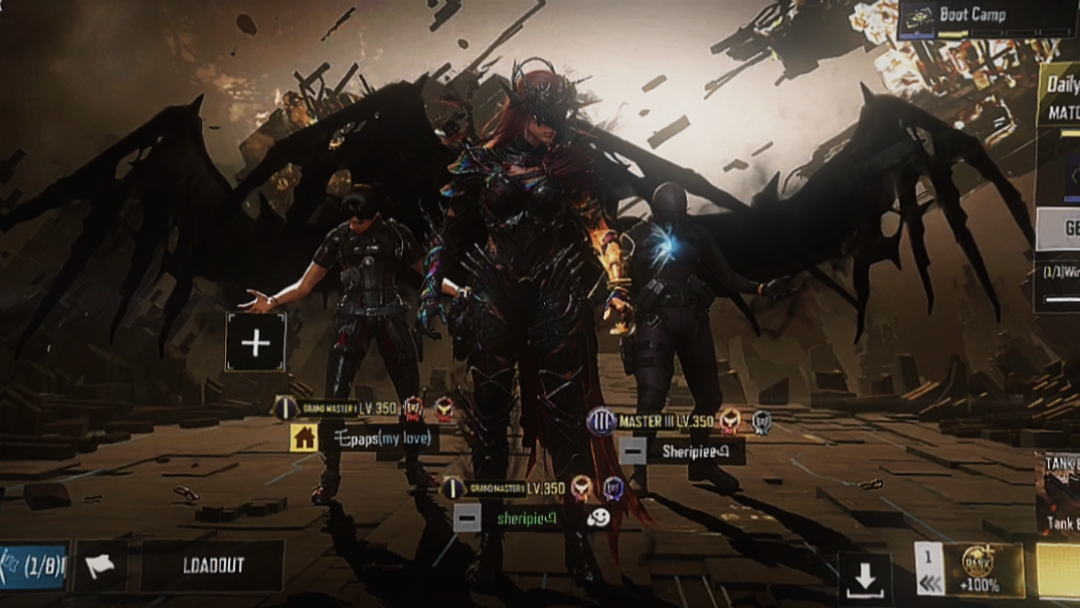Open the Boot Camp panel

(985, 18)
